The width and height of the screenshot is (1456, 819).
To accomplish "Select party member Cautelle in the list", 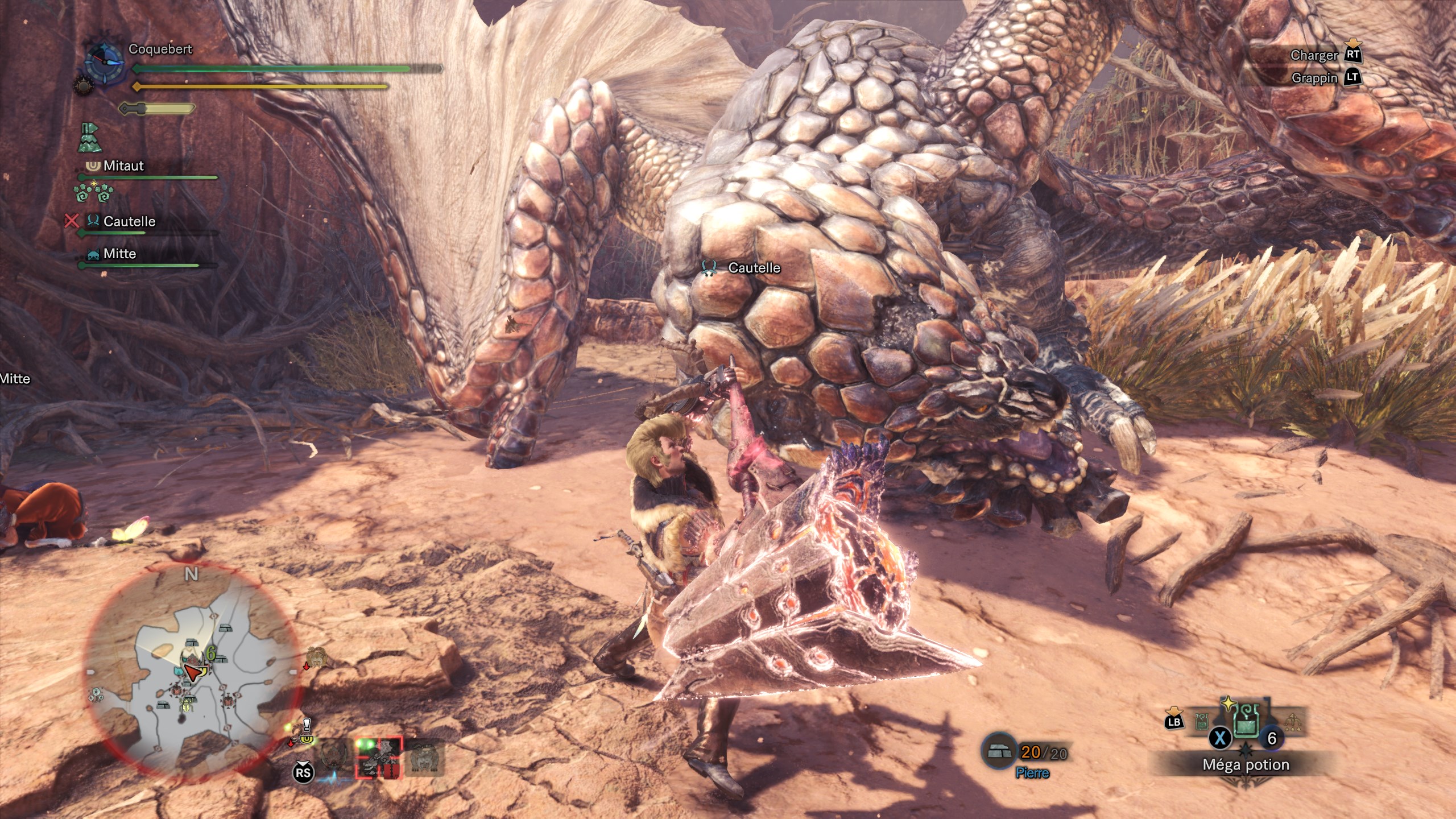I will click(x=129, y=221).
